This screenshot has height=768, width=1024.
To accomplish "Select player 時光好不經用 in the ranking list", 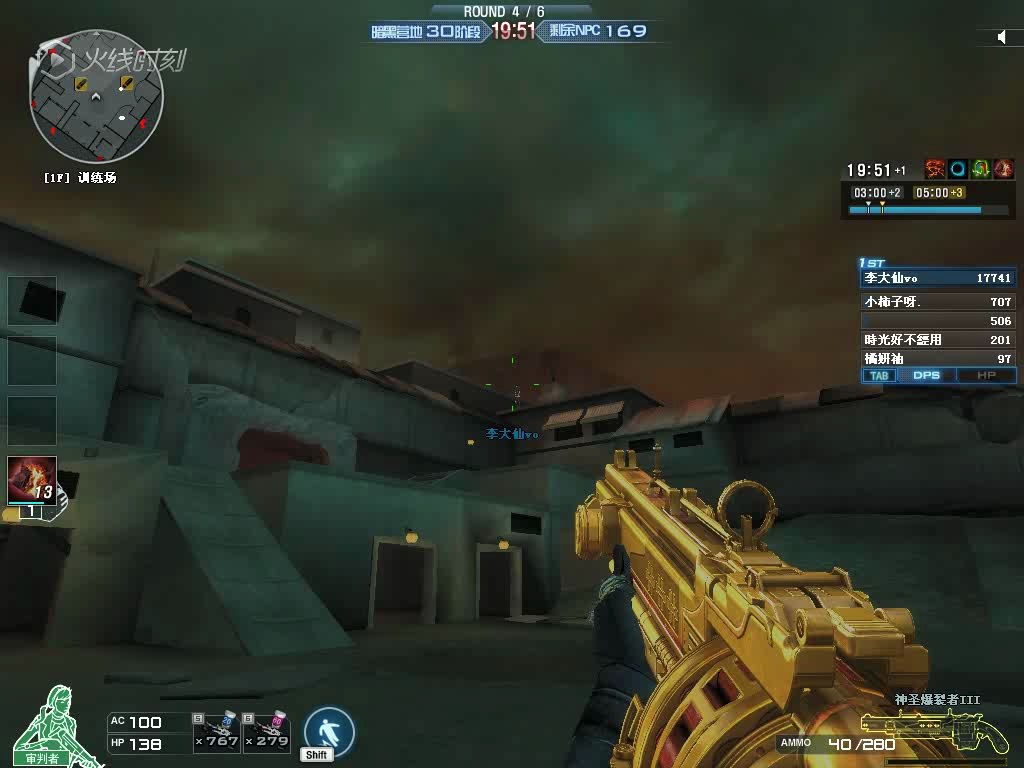I will pos(937,340).
